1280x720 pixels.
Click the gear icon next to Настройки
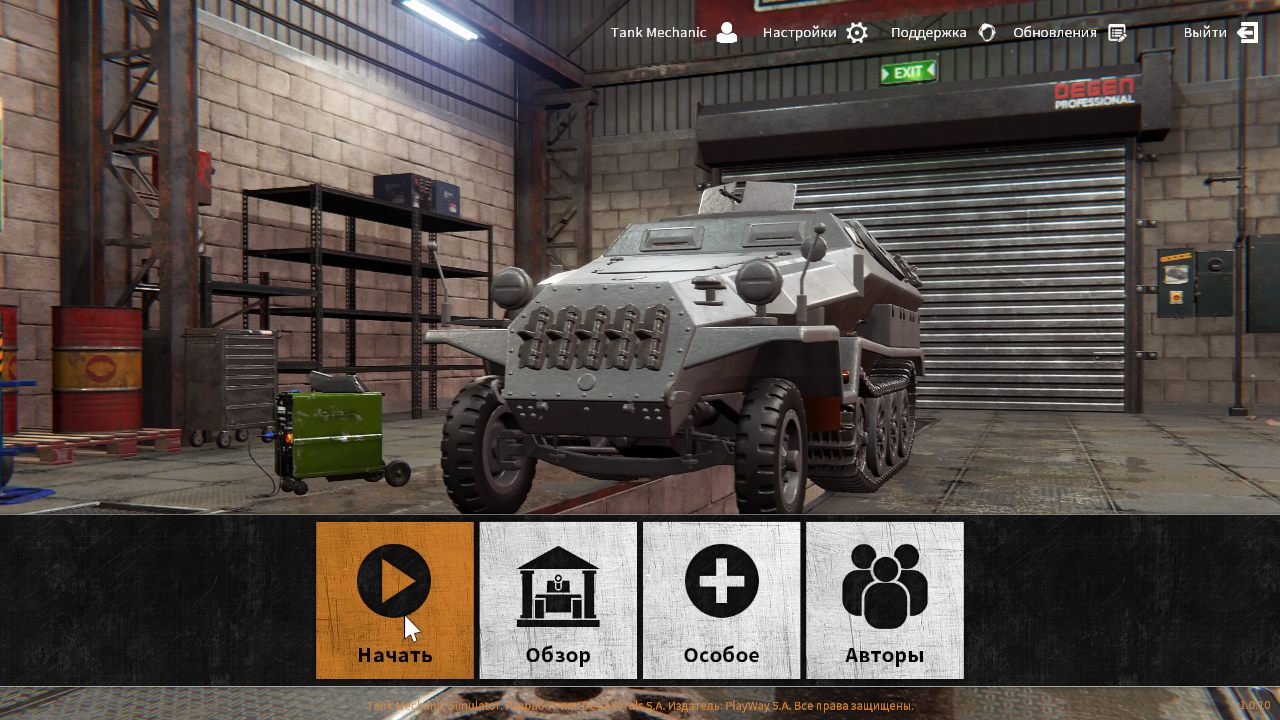click(x=856, y=32)
